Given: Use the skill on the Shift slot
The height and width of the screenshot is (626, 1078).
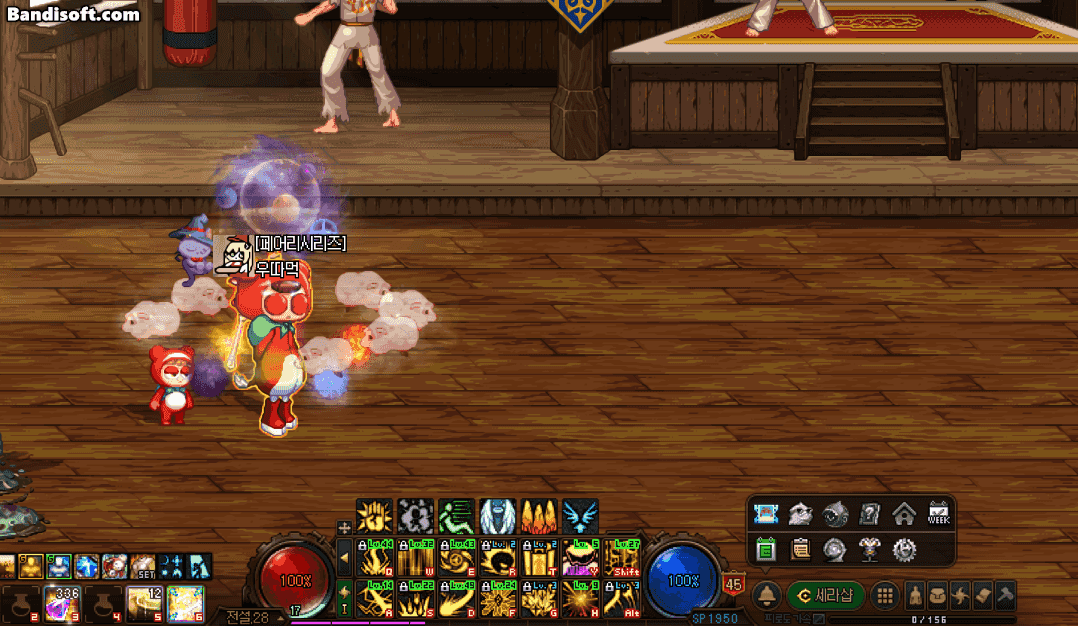Looking at the screenshot, I should [x=622, y=557].
